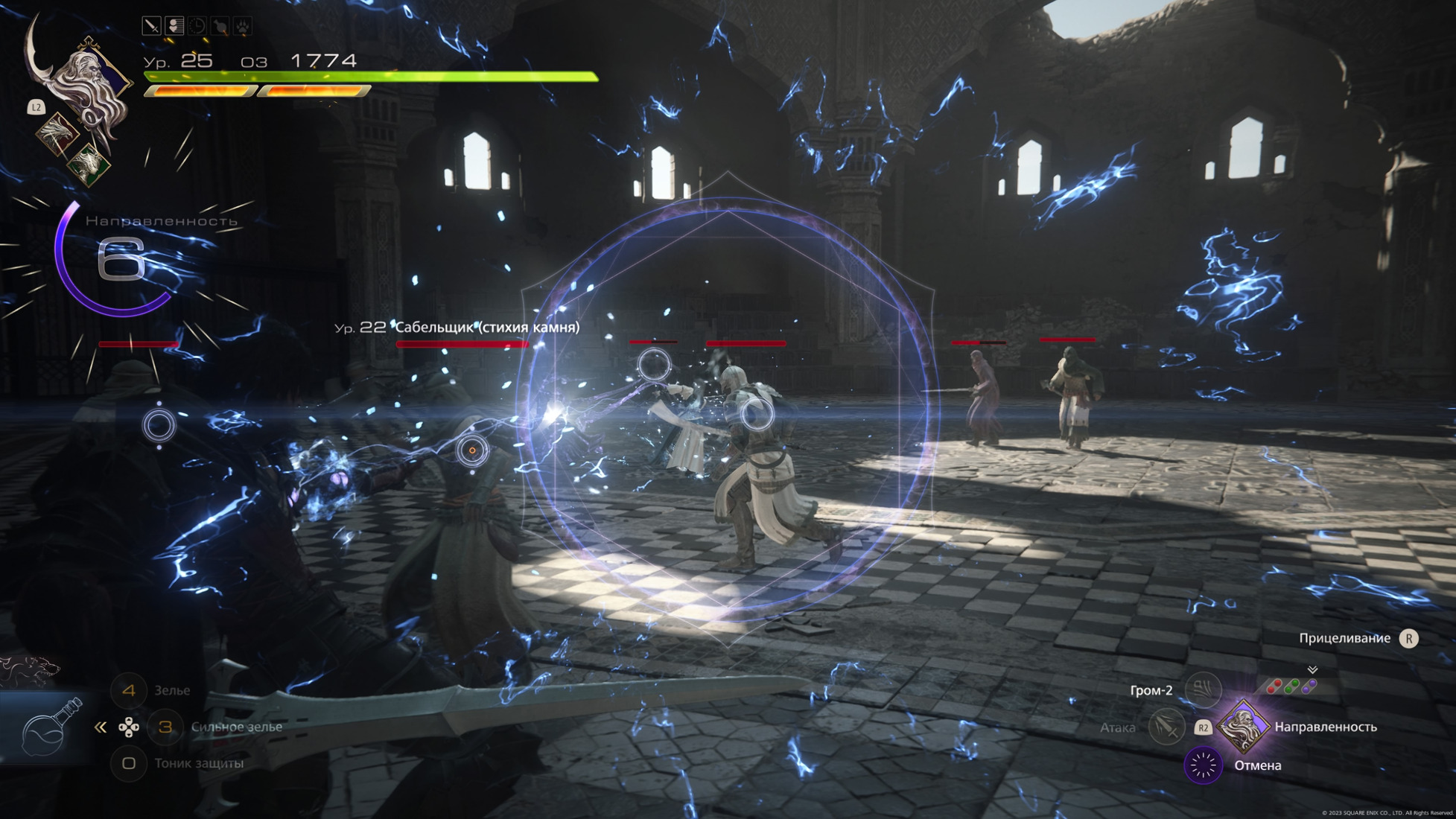Click the colored ability-set dots indicator
This screenshot has height=819, width=1456.
click(x=1291, y=686)
